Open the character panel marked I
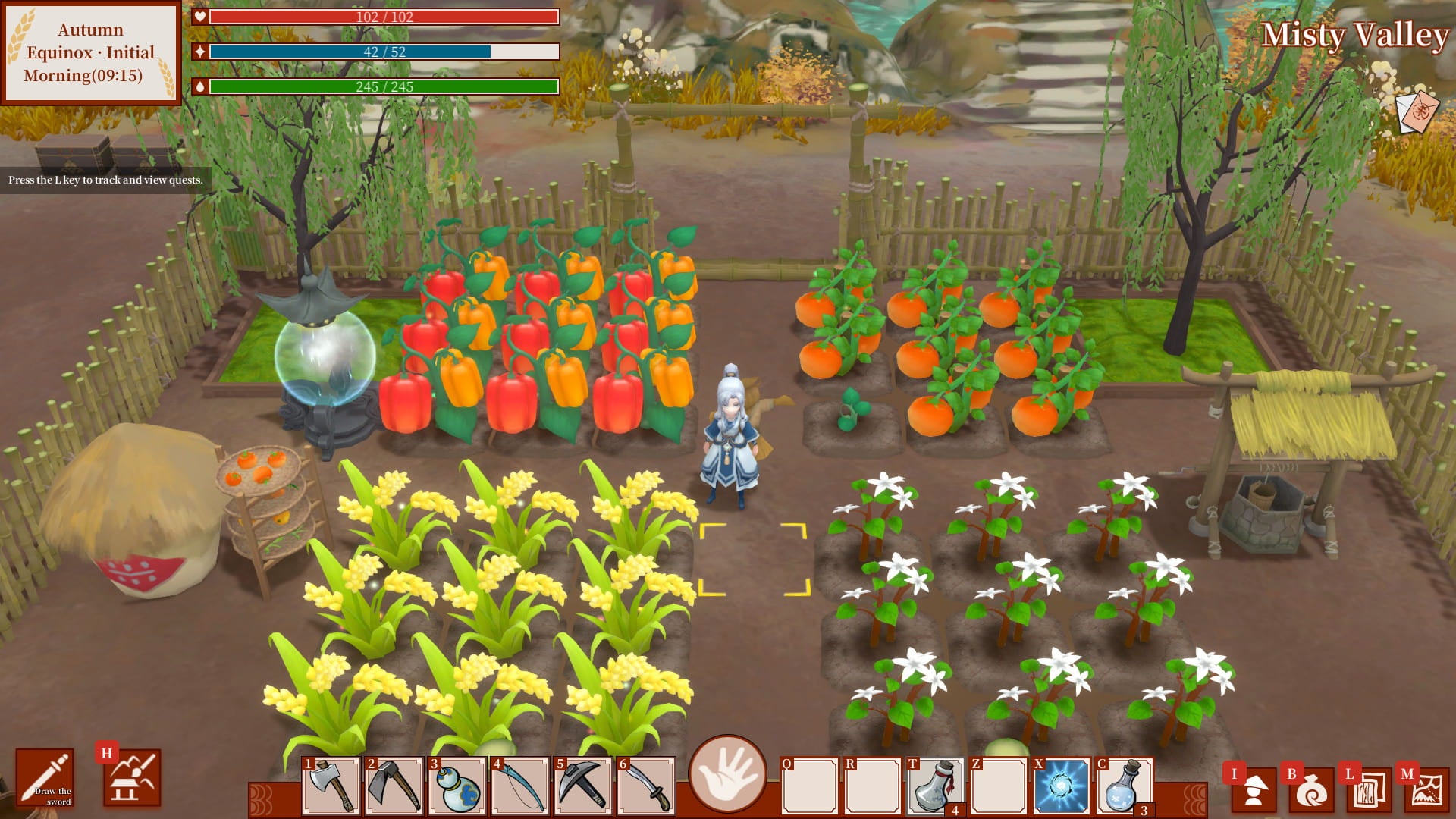Screen dimensions: 1456x819 point(1255,789)
